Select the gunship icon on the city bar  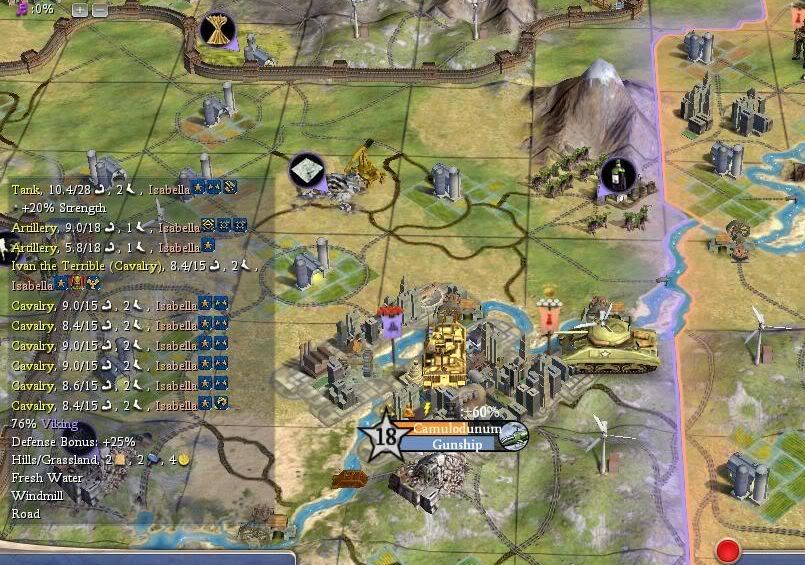(514, 435)
